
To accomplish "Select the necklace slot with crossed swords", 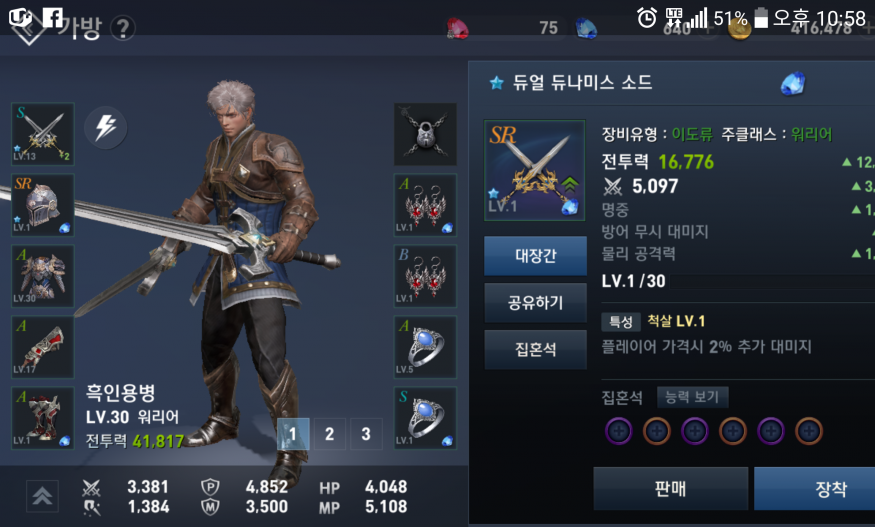I will [426, 134].
